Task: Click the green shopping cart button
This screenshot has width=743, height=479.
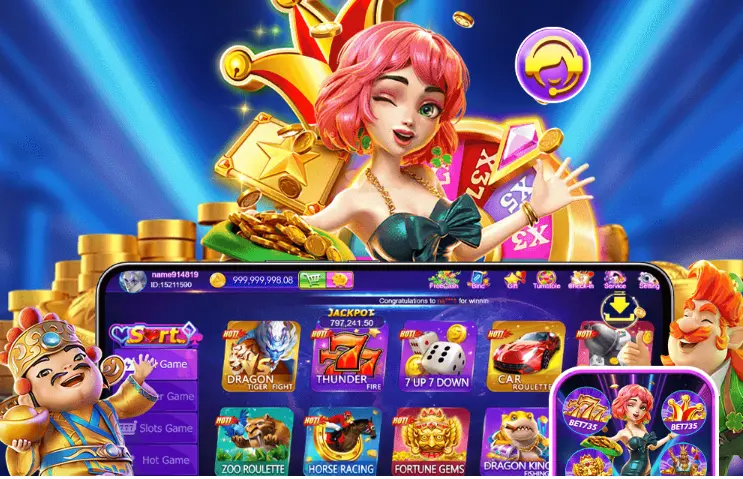Action: (x=313, y=281)
